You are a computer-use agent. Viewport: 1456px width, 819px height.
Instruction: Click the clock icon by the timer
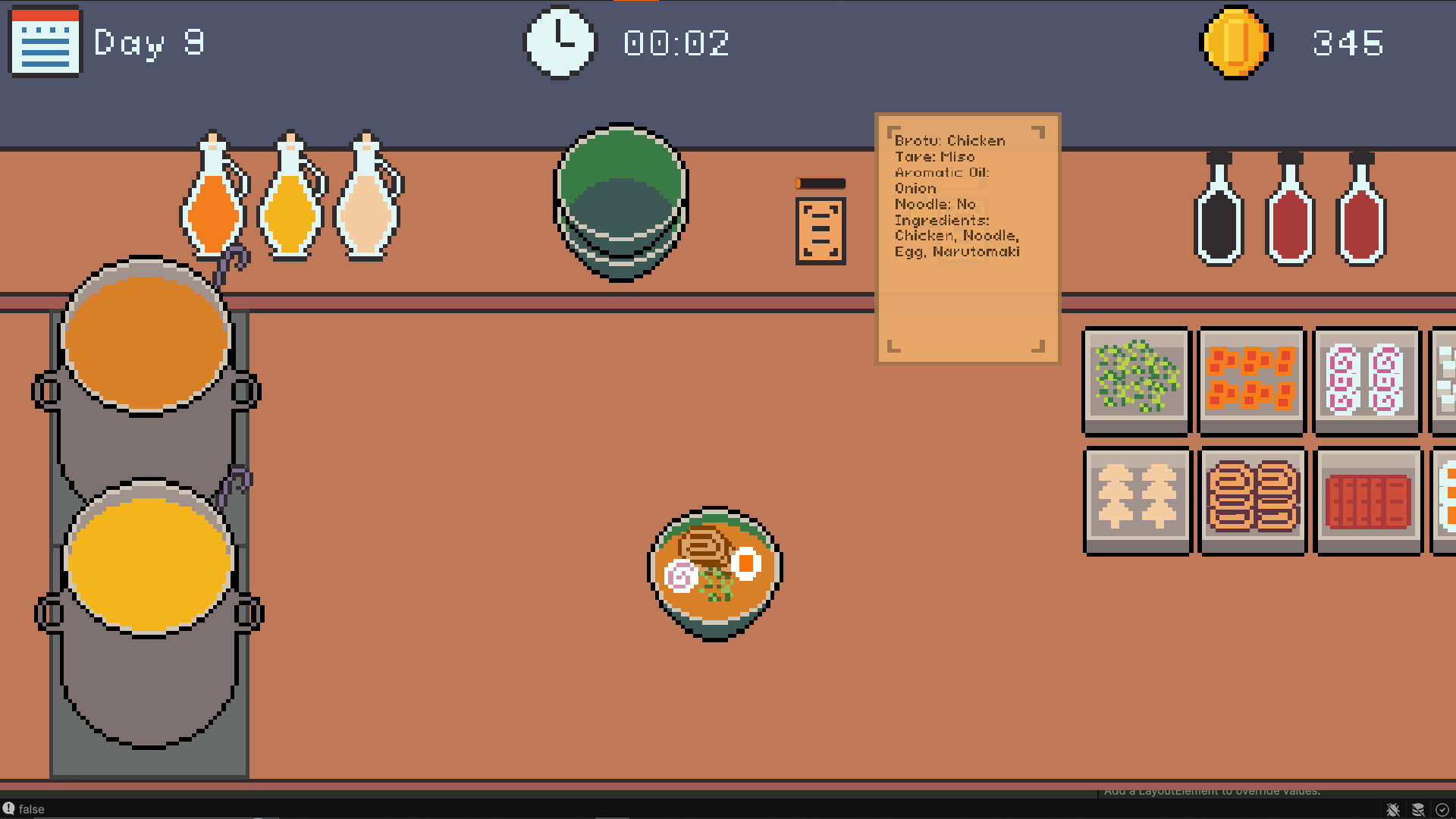559,41
